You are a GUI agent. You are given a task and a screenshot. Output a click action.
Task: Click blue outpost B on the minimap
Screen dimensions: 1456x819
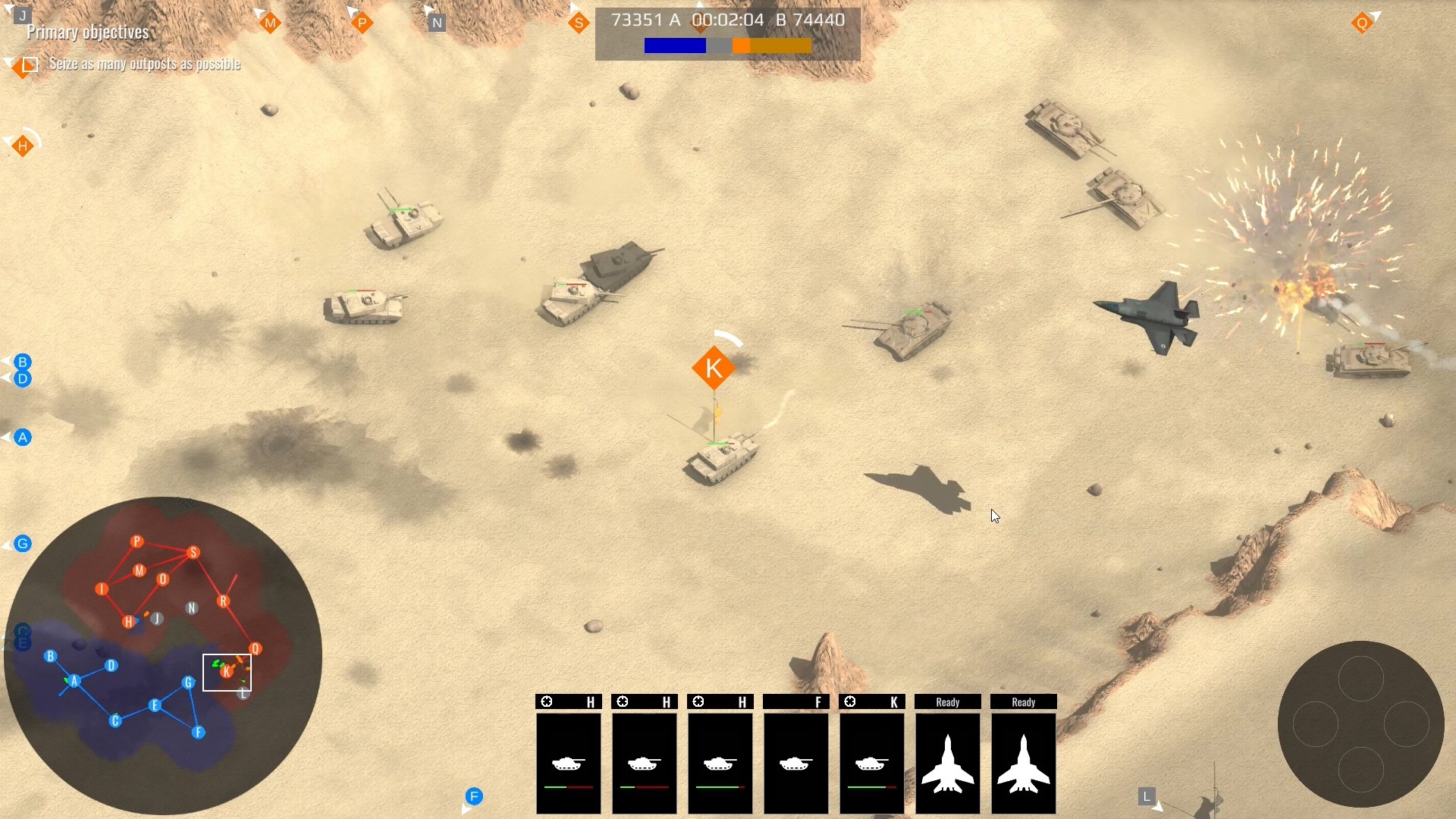[x=51, y=657]
